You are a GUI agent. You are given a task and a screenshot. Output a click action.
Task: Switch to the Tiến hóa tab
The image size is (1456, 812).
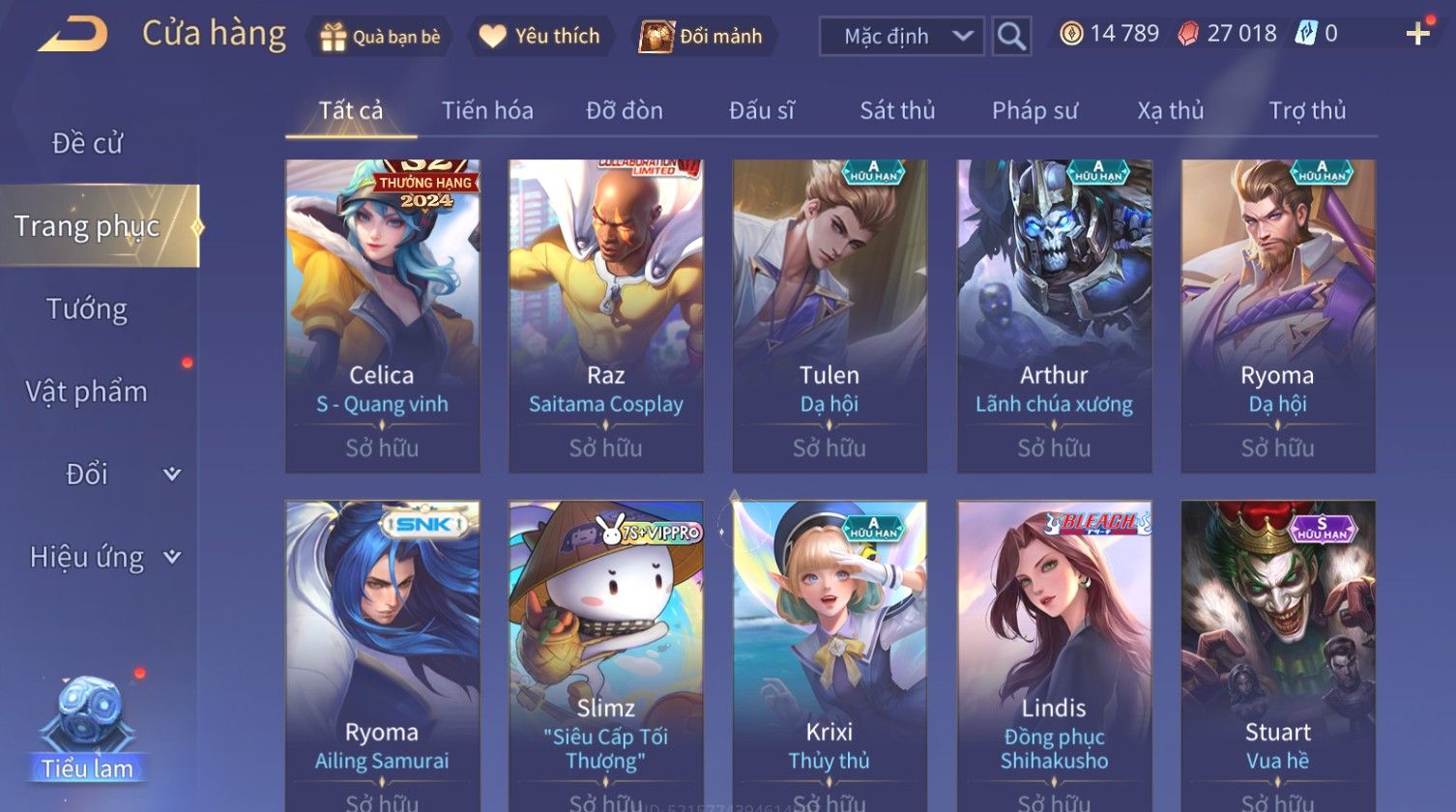tap(487, 111)
